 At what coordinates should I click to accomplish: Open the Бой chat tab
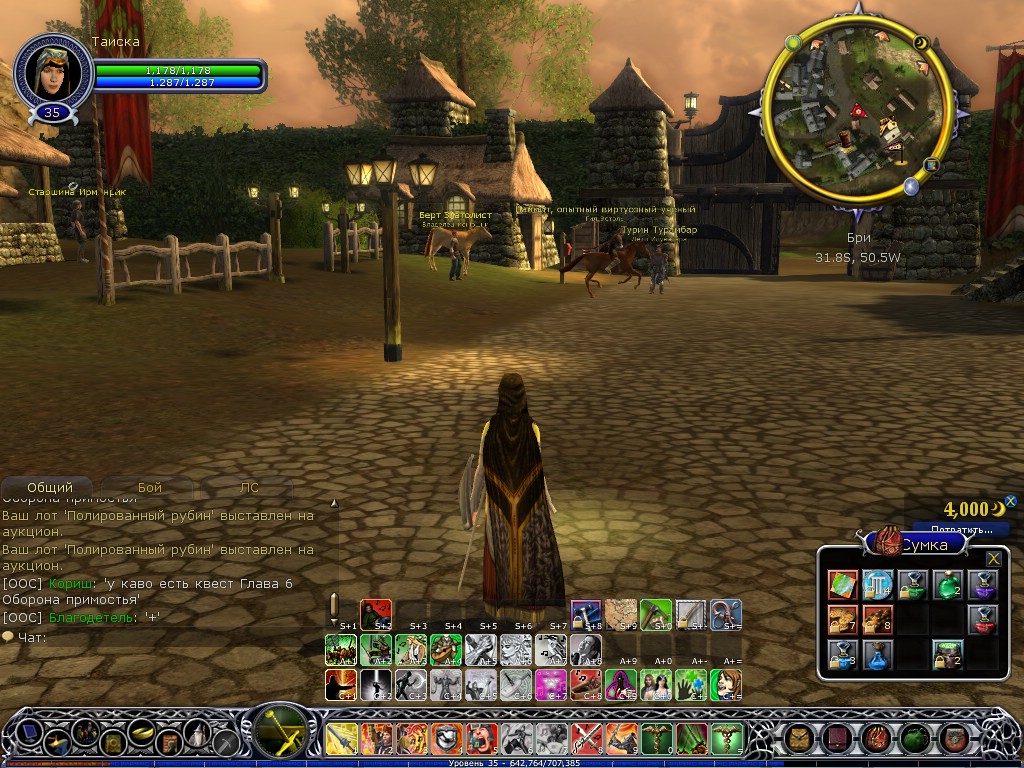tap(150, 488)
